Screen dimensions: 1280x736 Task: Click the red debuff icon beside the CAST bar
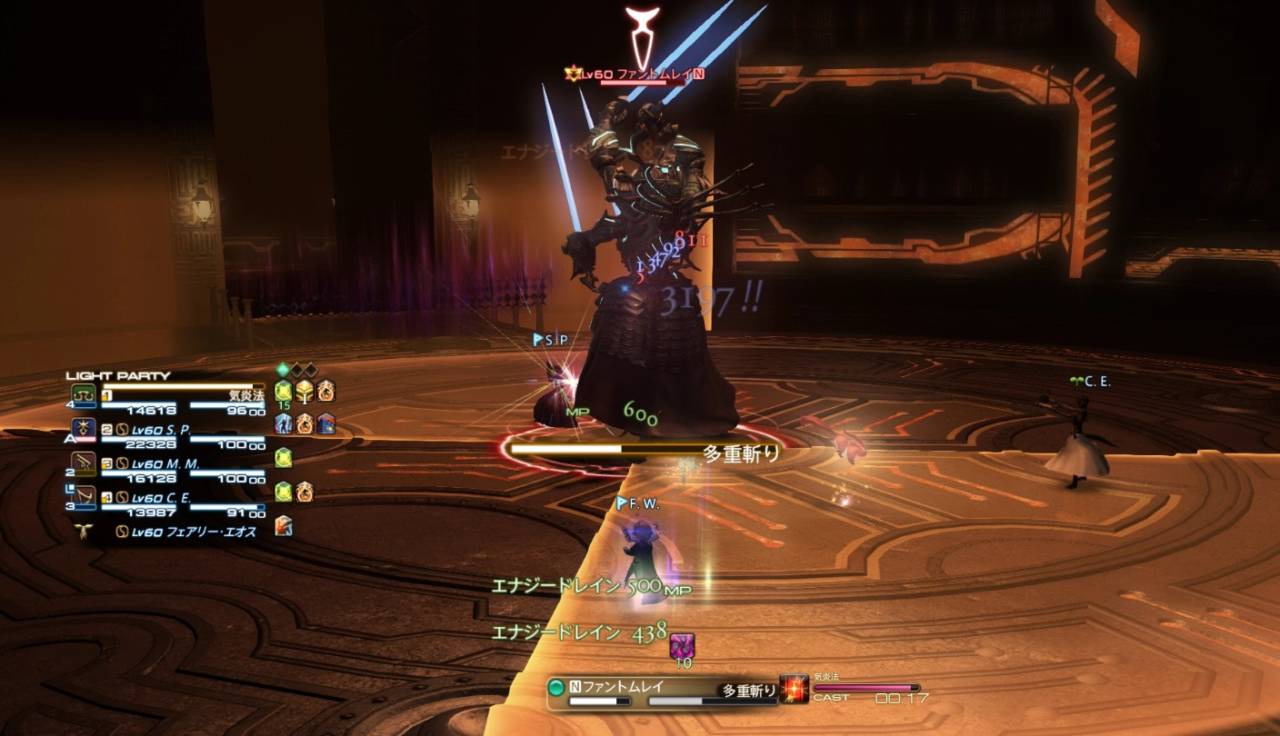coord(793,688)
